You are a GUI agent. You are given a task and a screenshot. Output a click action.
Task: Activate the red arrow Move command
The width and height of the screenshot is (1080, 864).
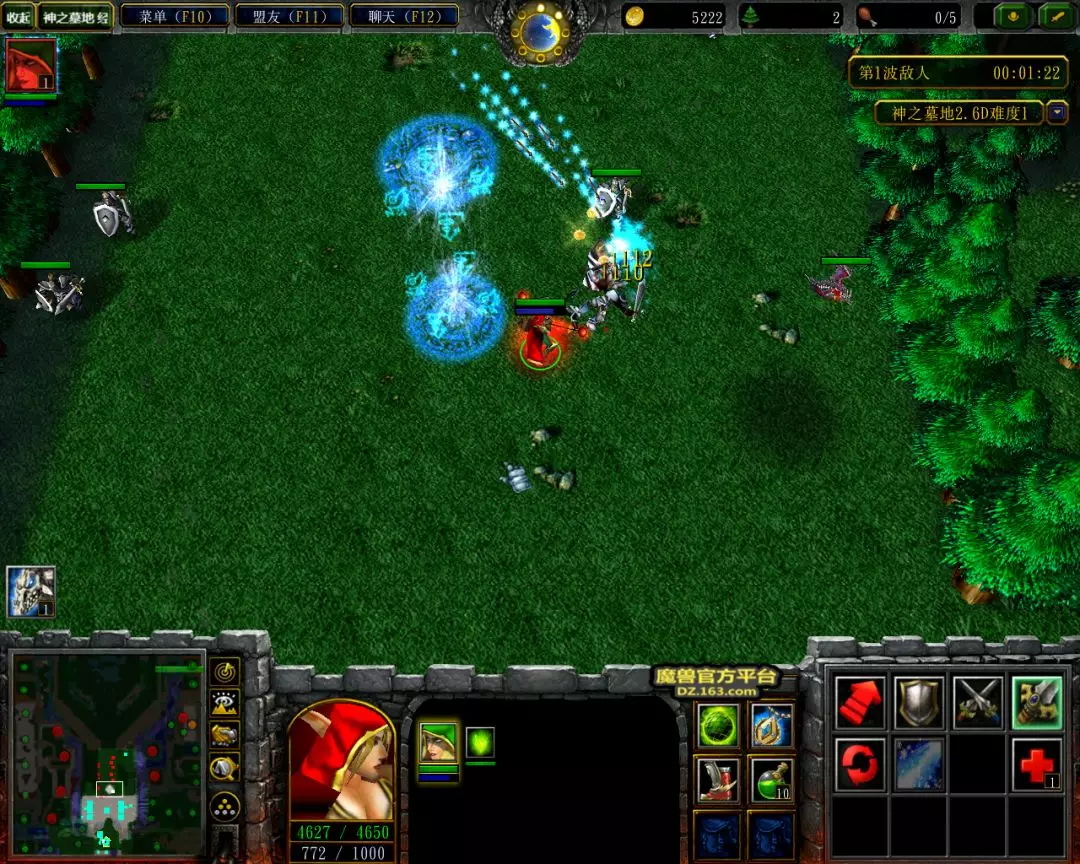pos(860,703)
